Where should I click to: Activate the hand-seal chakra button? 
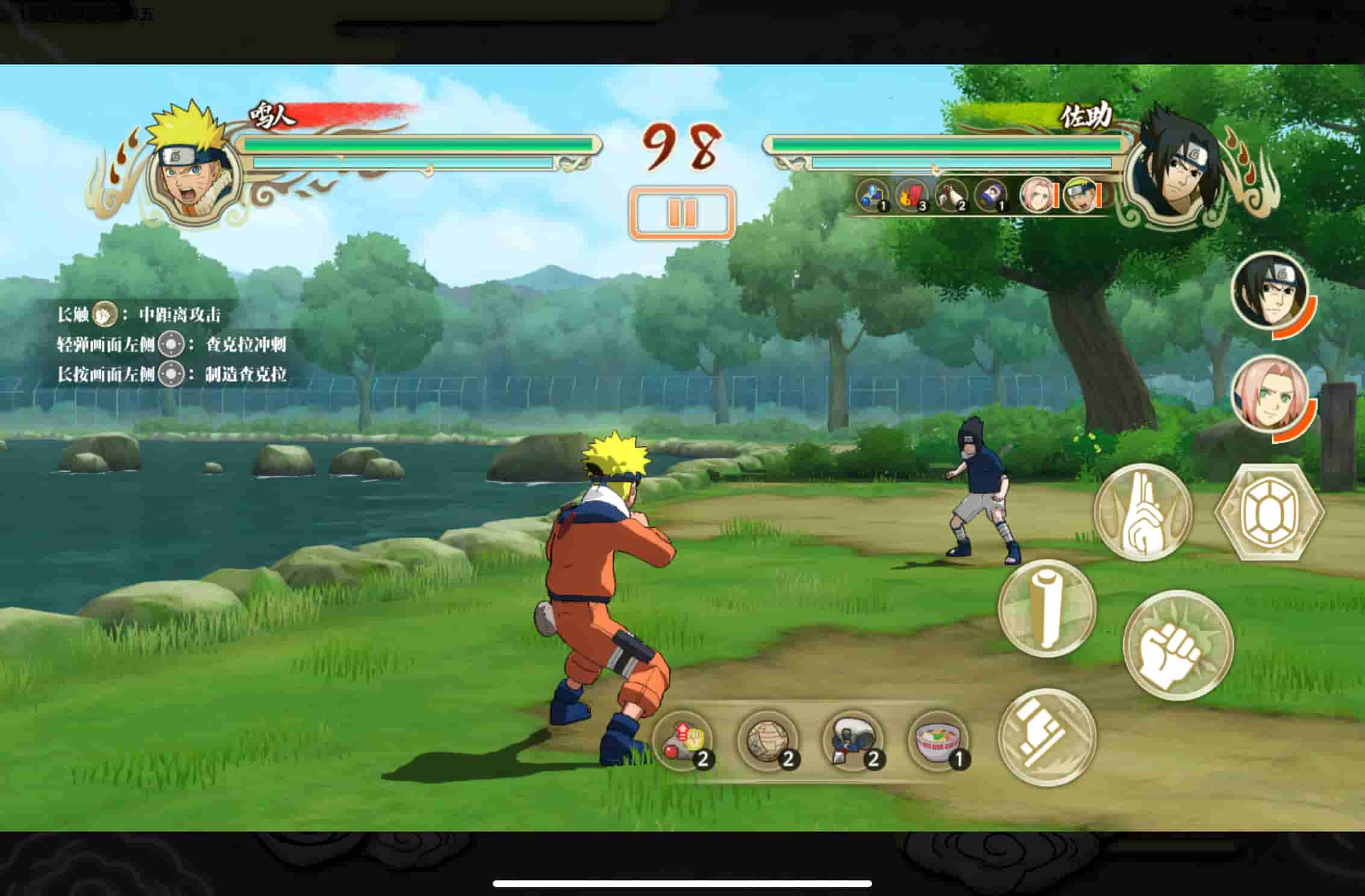pyautogui.click(x=1142, y=512)
